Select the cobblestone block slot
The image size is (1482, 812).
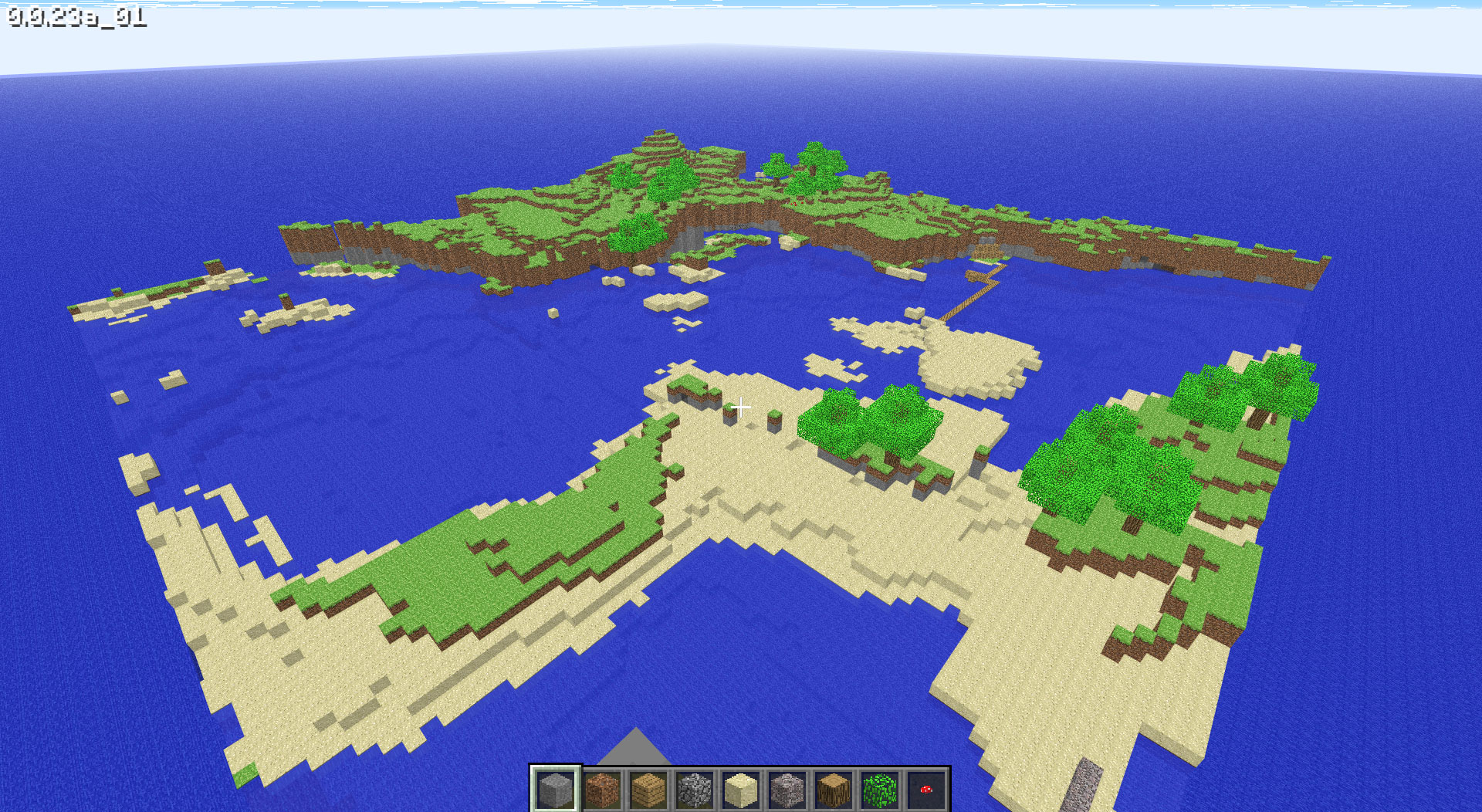(x=695, y=790)
